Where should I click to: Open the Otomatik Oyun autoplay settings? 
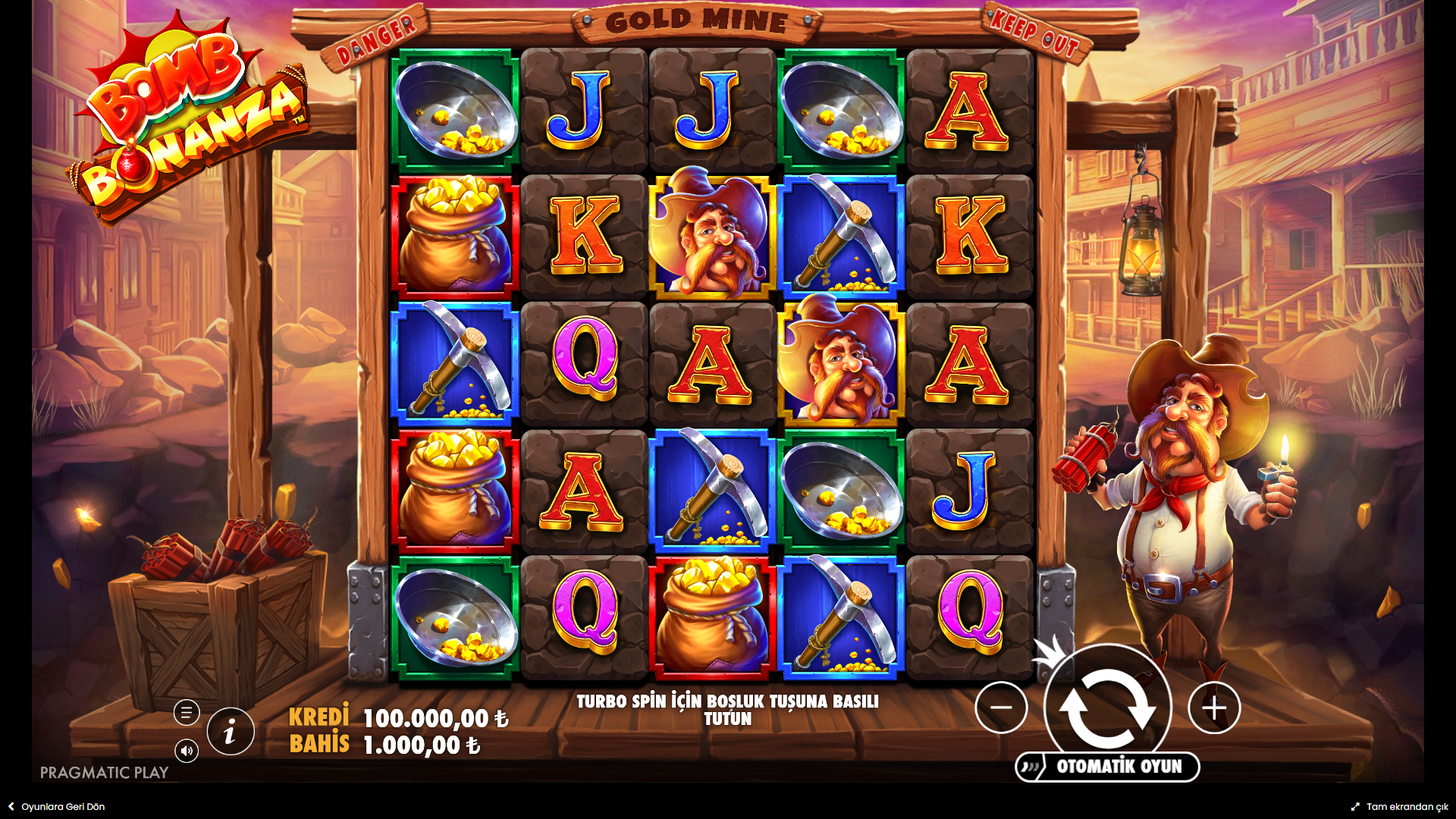point(1108,767)
